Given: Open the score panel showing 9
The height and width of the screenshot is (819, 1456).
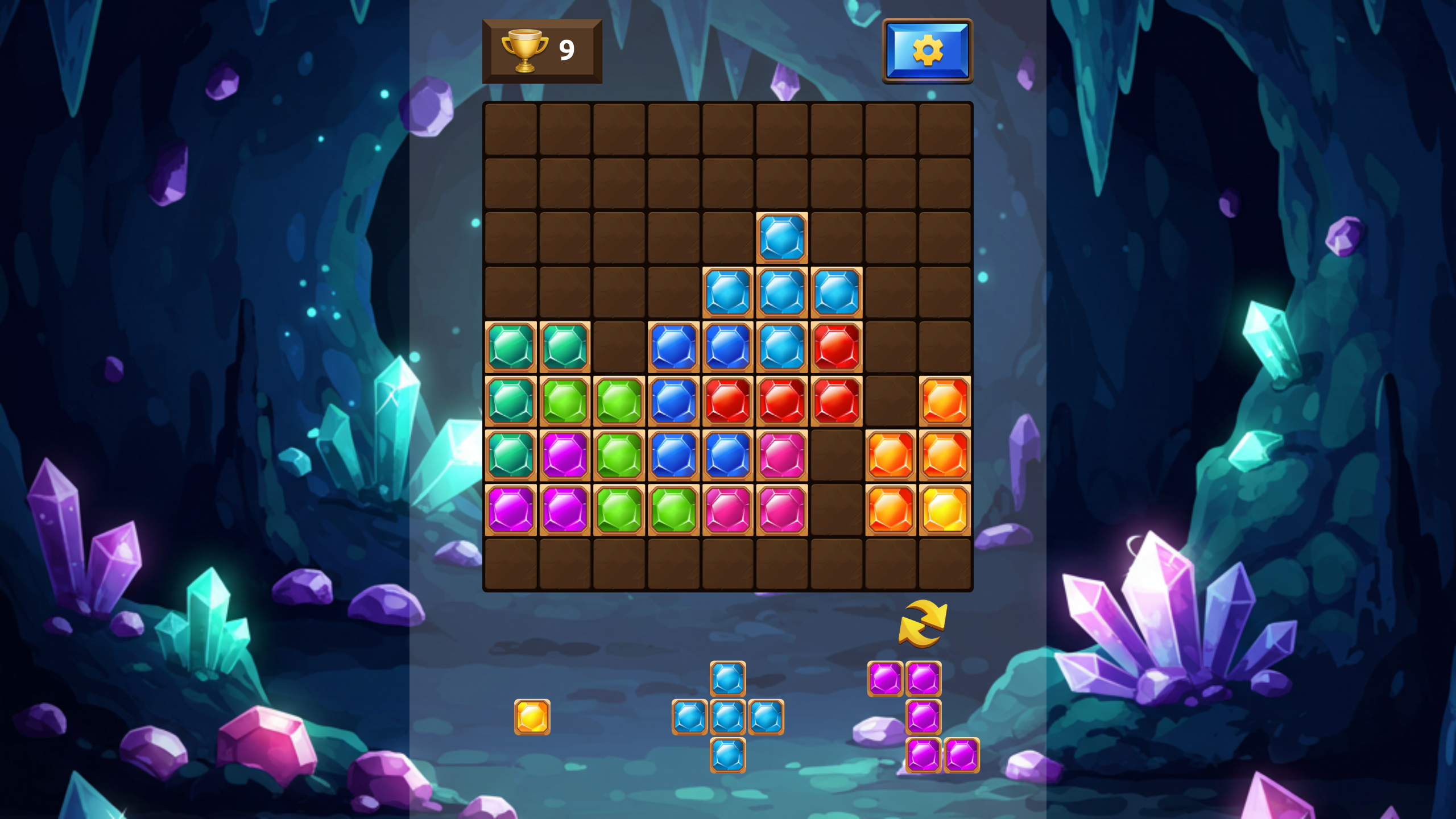Looking at the screenshot, I should [x=541, y=51].
